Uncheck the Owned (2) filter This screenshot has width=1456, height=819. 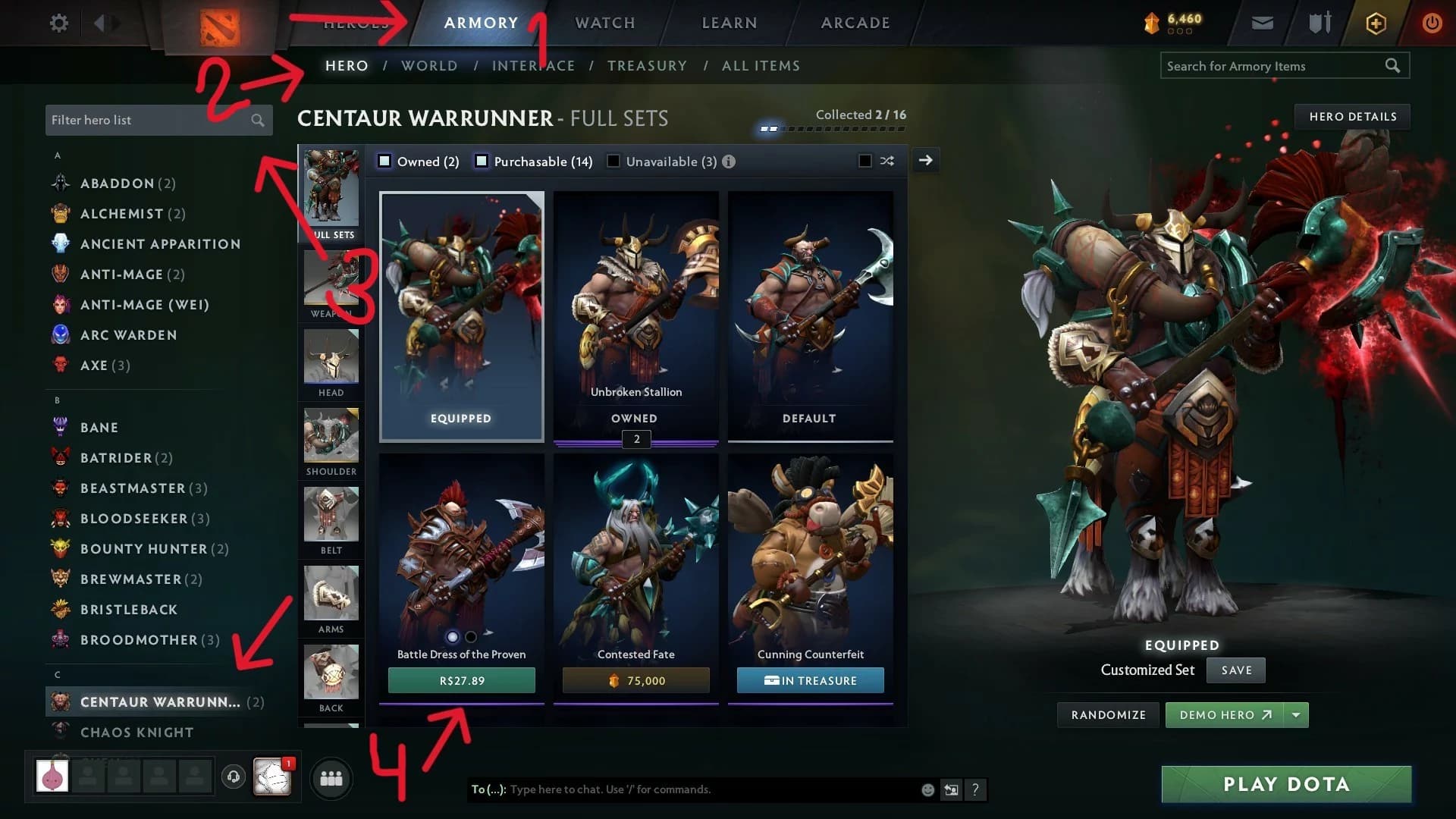pyautogui.click(x=384, y=161)
